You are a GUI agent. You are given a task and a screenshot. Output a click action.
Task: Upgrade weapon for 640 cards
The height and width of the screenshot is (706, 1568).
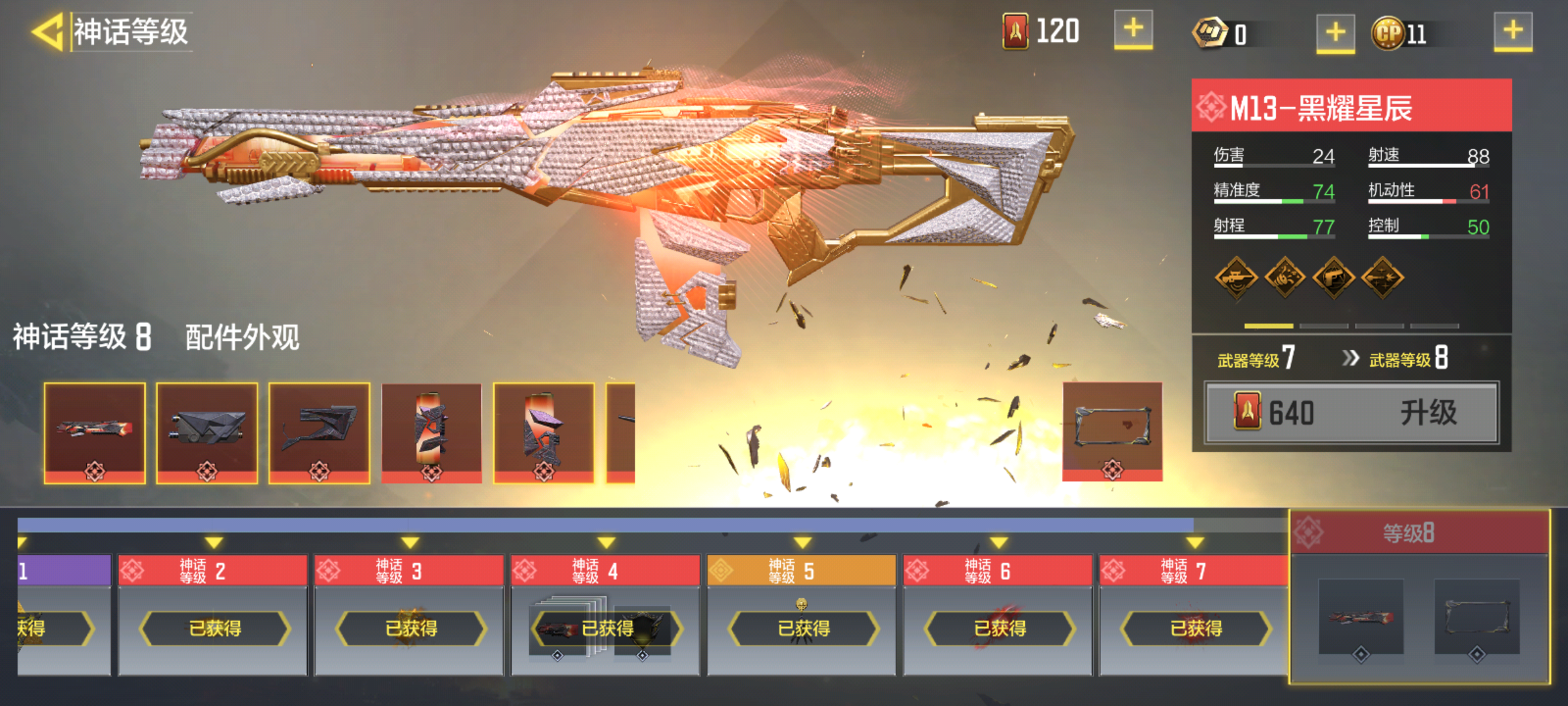click(x=1351, y=413)
